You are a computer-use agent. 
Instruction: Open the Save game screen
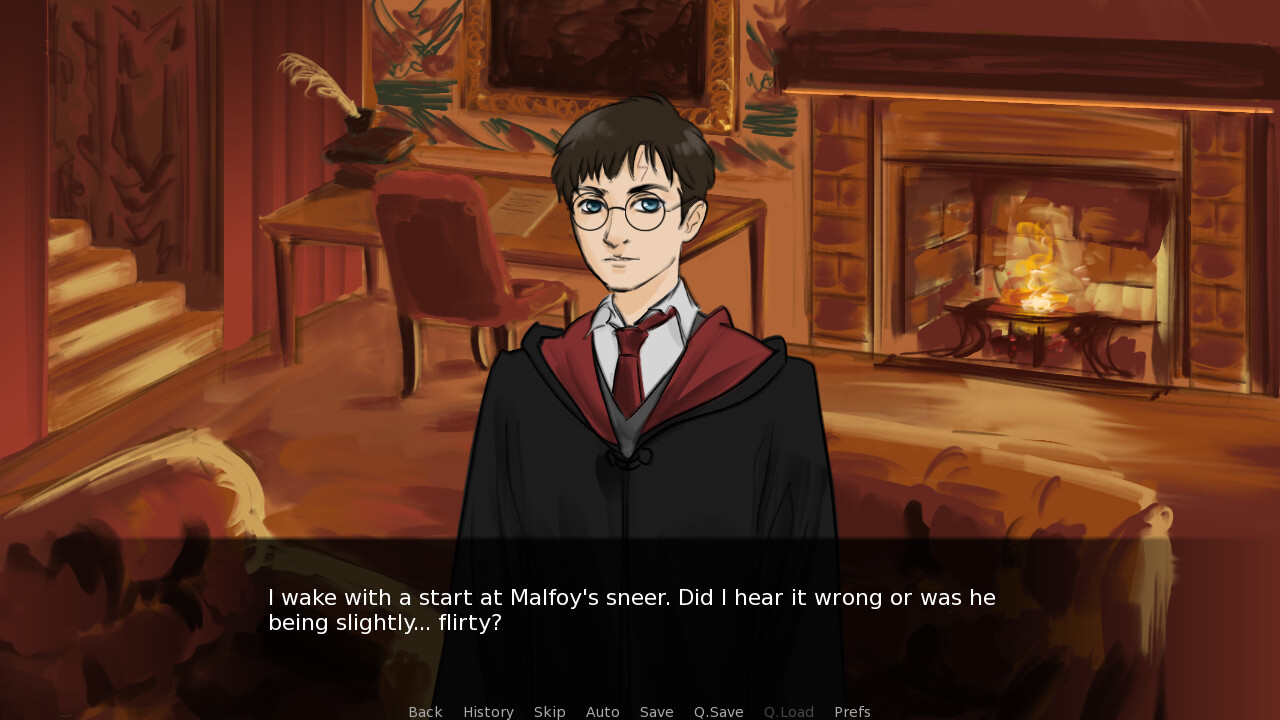click(x=656, y=711)
